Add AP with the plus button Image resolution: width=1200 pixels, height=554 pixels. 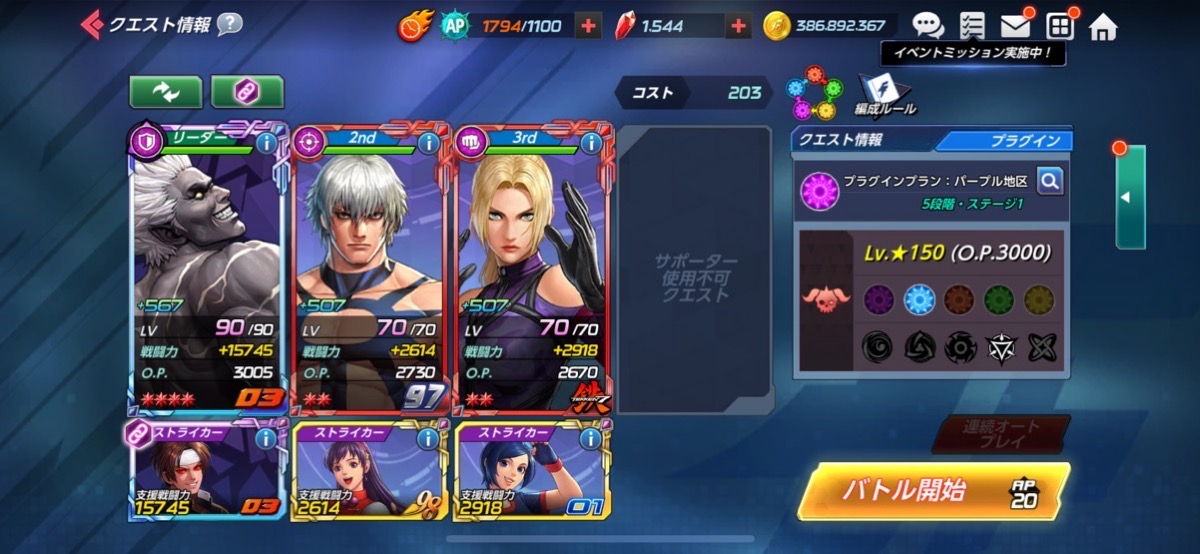tap(589, 26)
